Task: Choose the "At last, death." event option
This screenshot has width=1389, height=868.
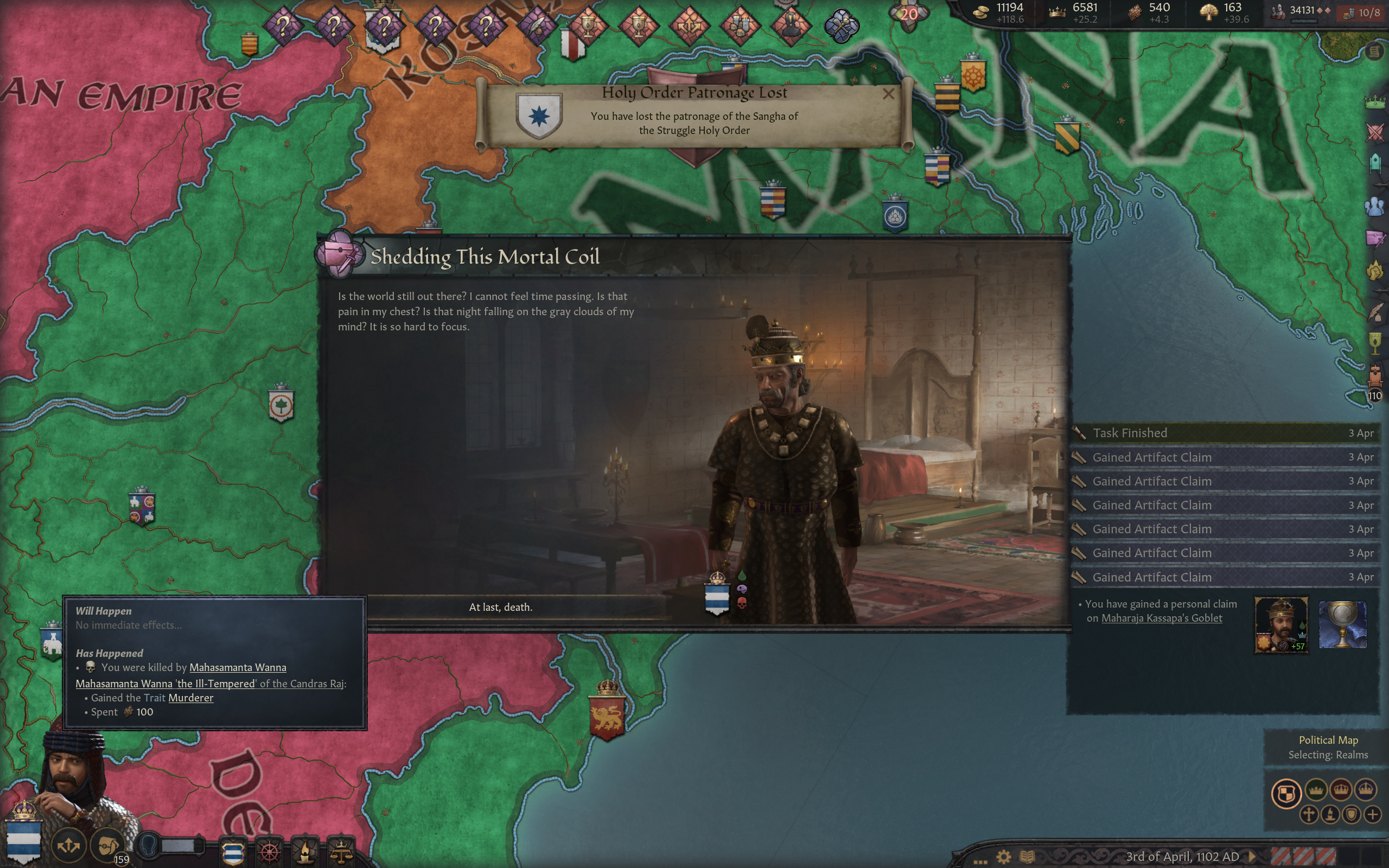Action: point(500,608)
